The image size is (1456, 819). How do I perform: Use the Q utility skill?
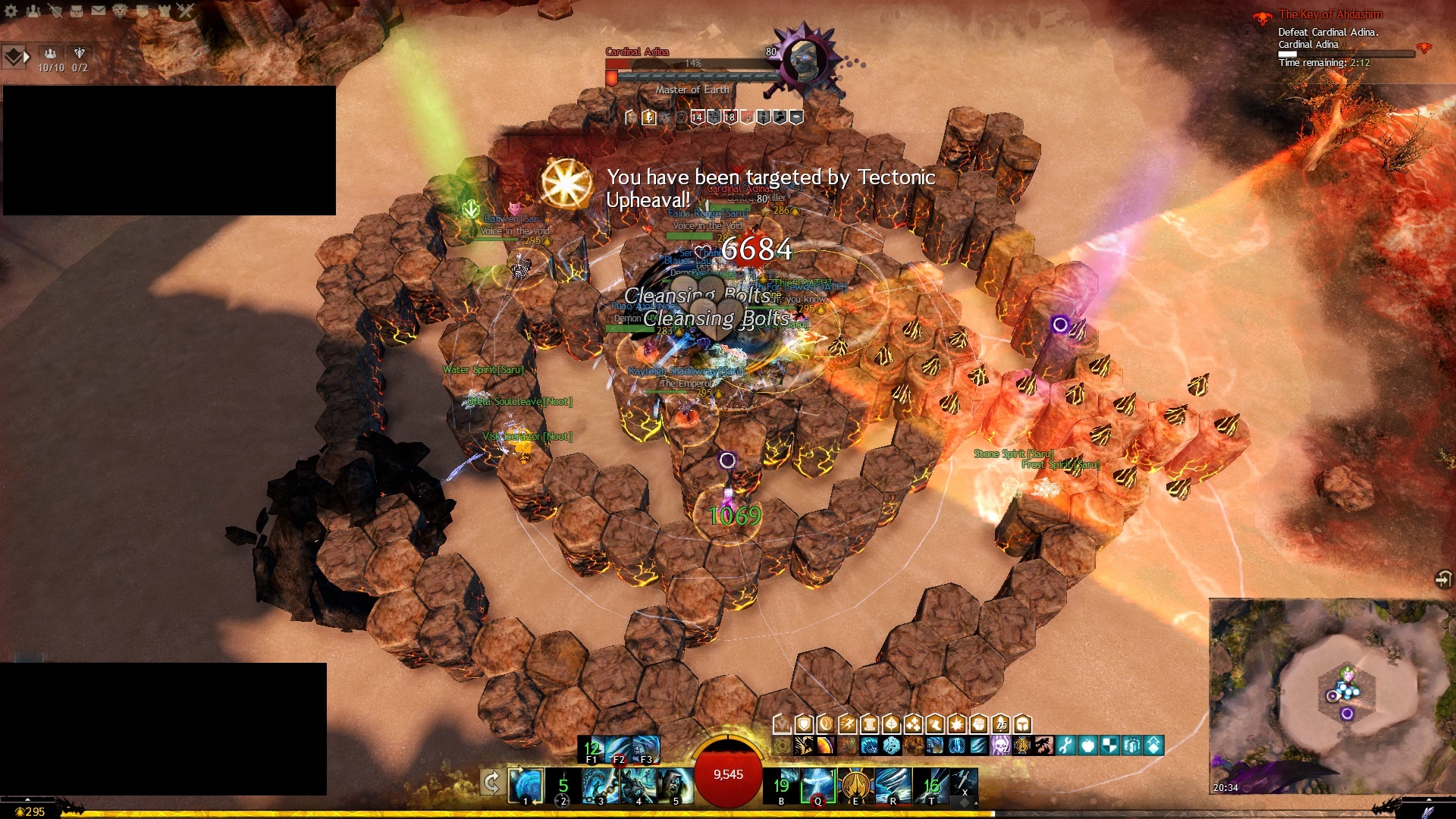point(818,785)
